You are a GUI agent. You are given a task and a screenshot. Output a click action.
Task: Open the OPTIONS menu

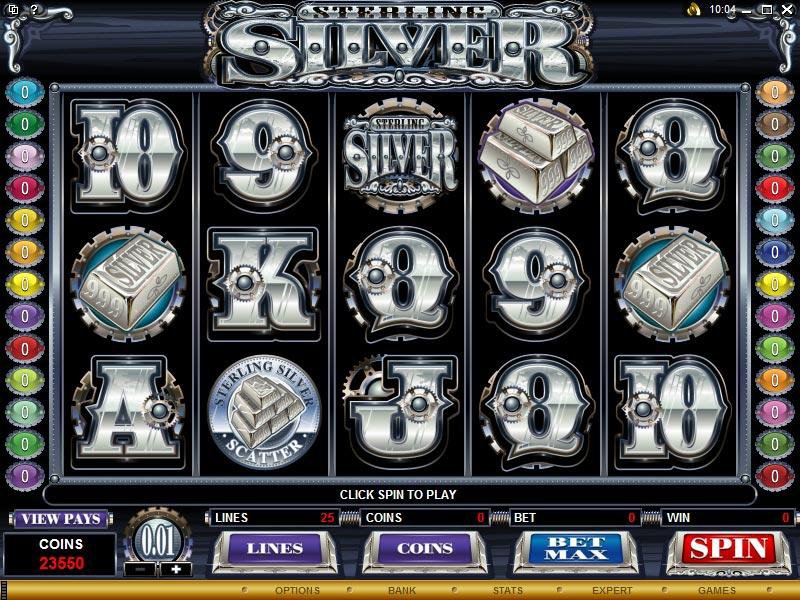pyautogui.click(x=297, y=591)
